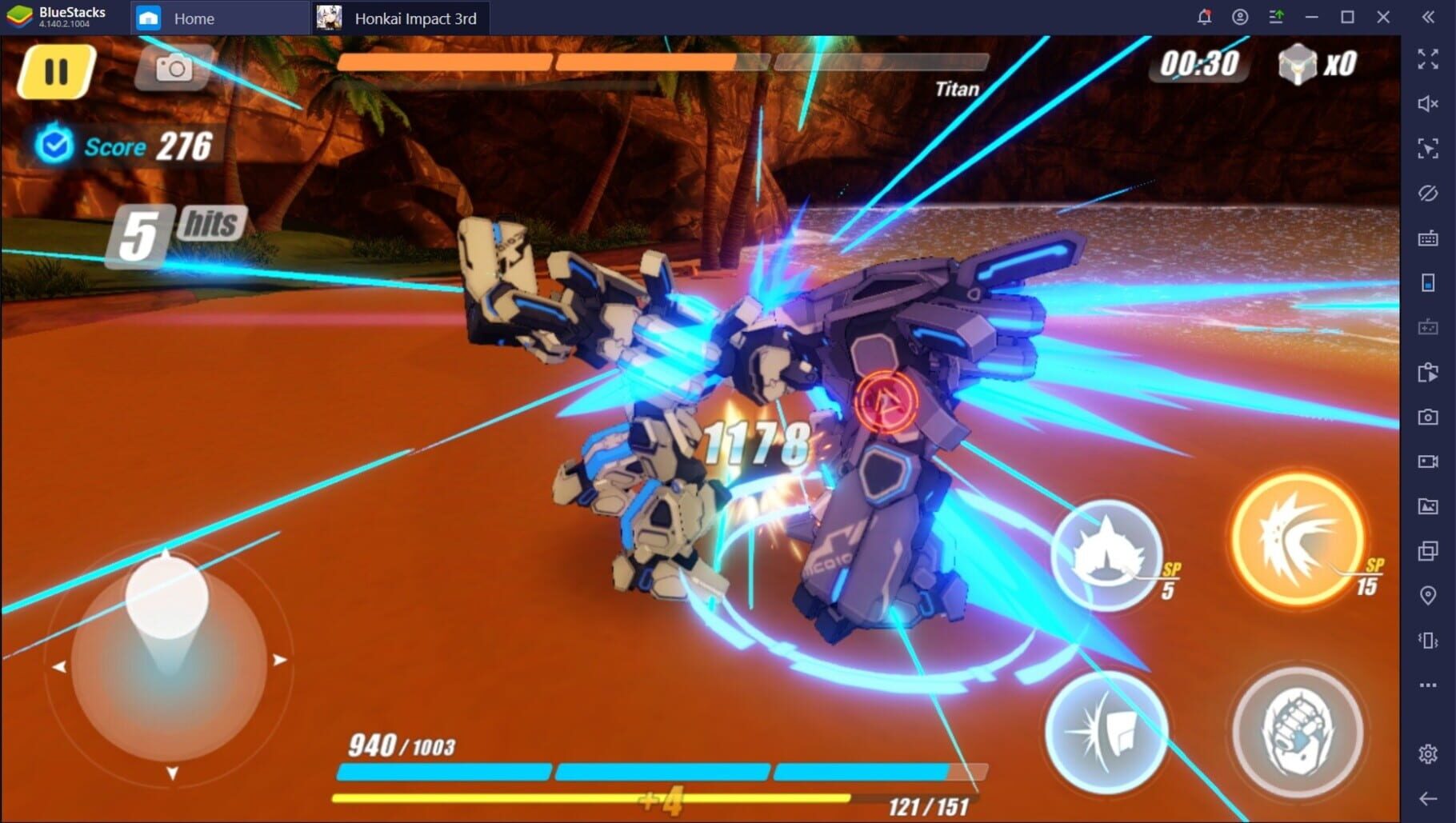Screen dimensions: 1456x823
Task: Expand the three-dots sidebar menu
Action: click(1427, 684)
